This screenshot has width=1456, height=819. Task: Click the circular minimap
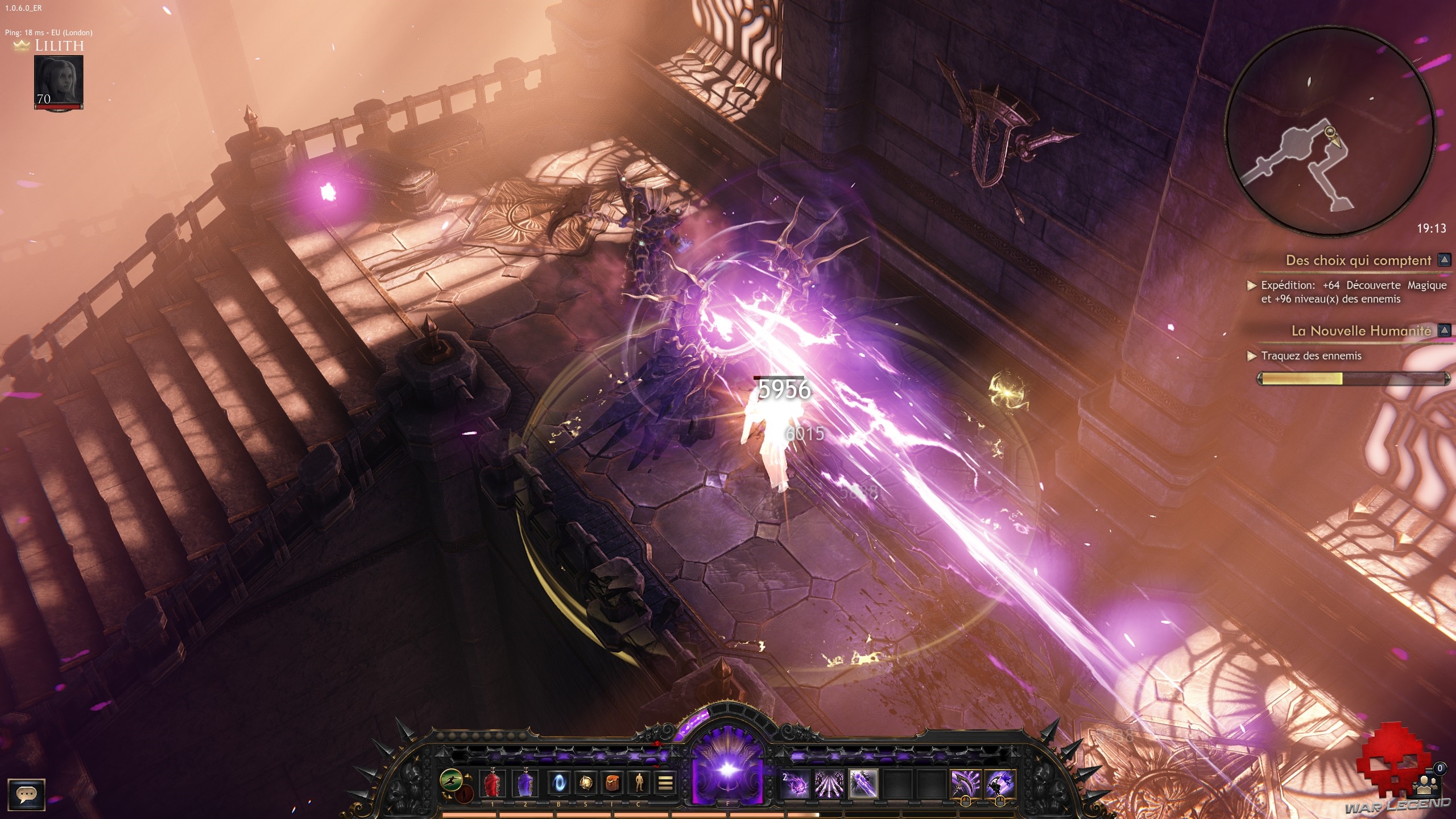[x=1329, y=132]
